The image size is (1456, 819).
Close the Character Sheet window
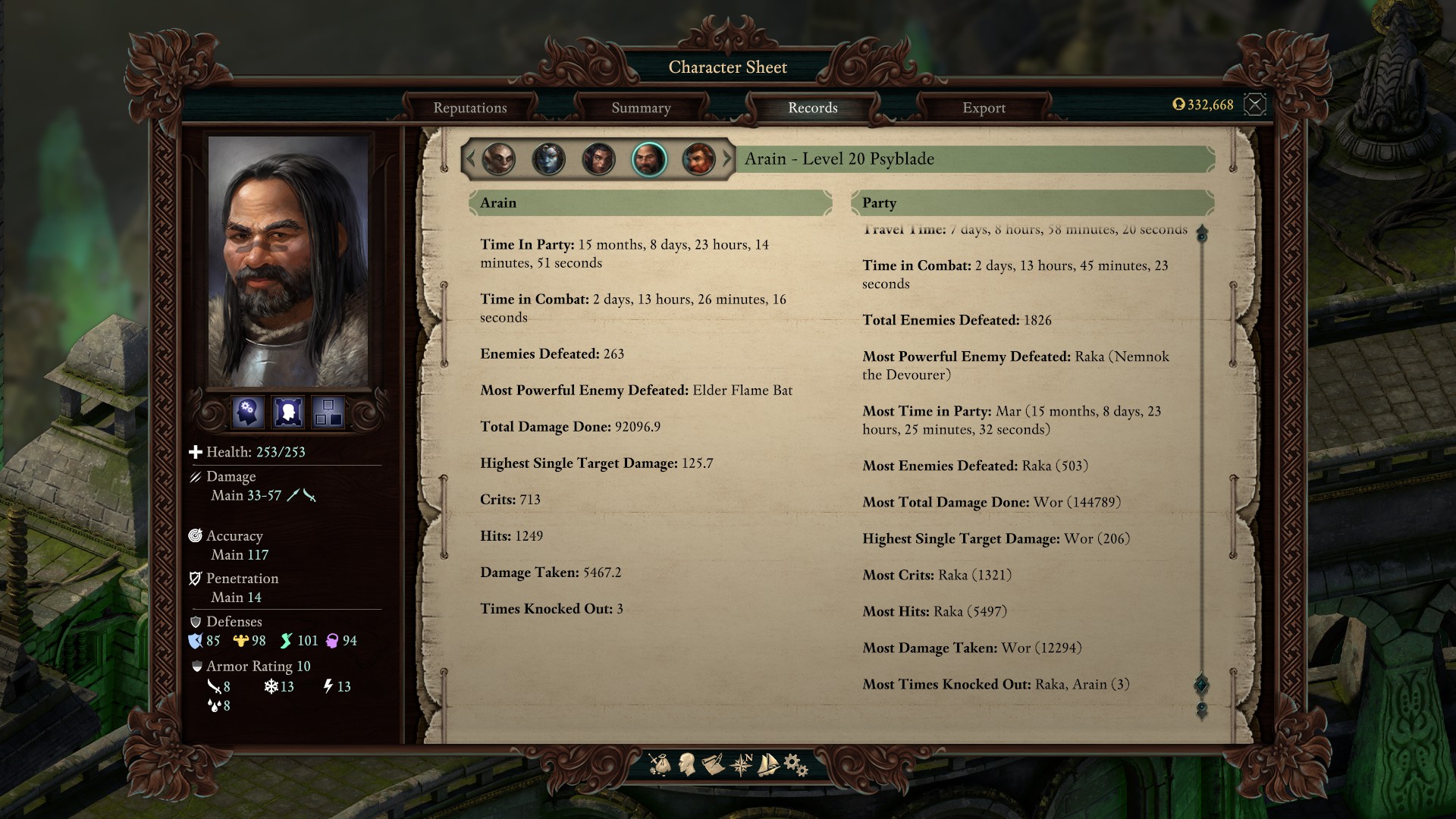click(x=1255, y=105)
